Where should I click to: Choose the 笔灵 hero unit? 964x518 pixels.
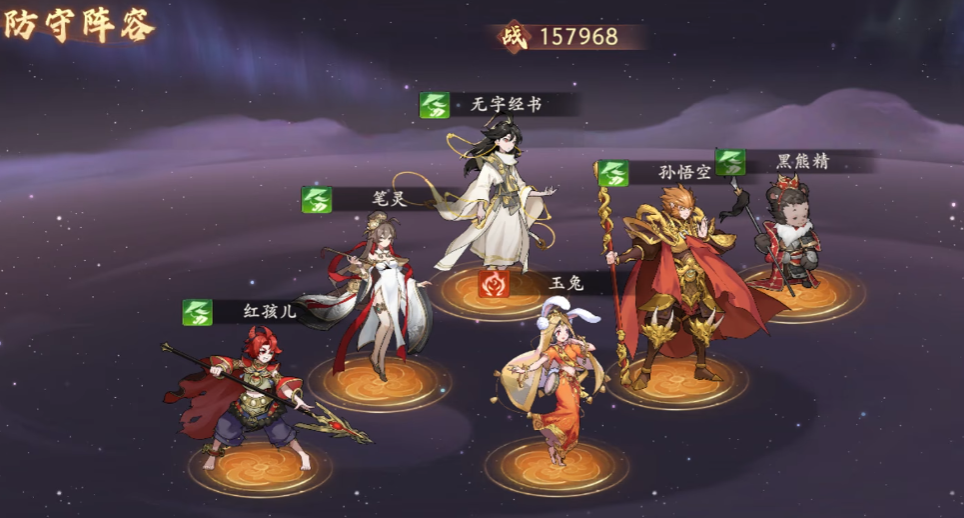(377, 300)
